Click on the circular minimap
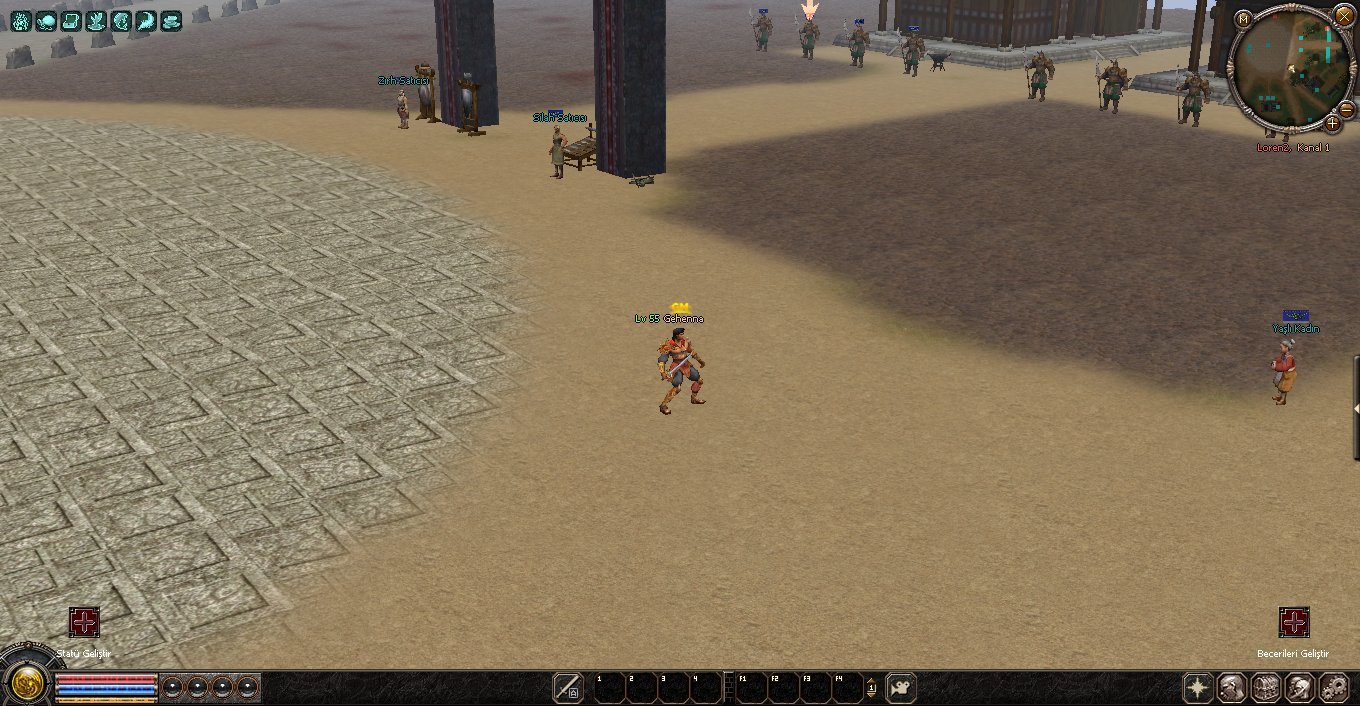This screenshot has height=706, width=1360. 1292,68
